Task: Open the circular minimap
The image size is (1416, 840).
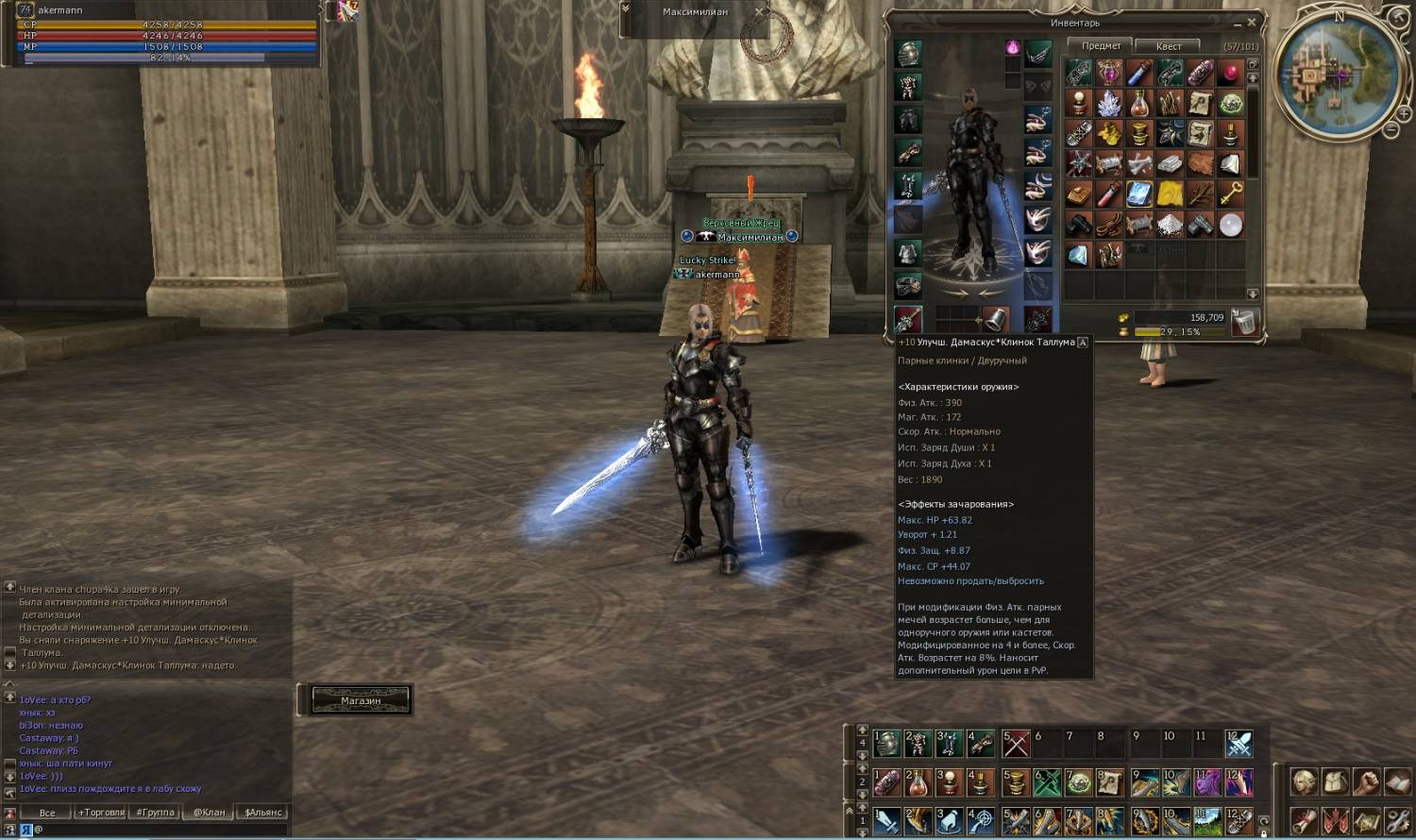Action: (1335, 76)
